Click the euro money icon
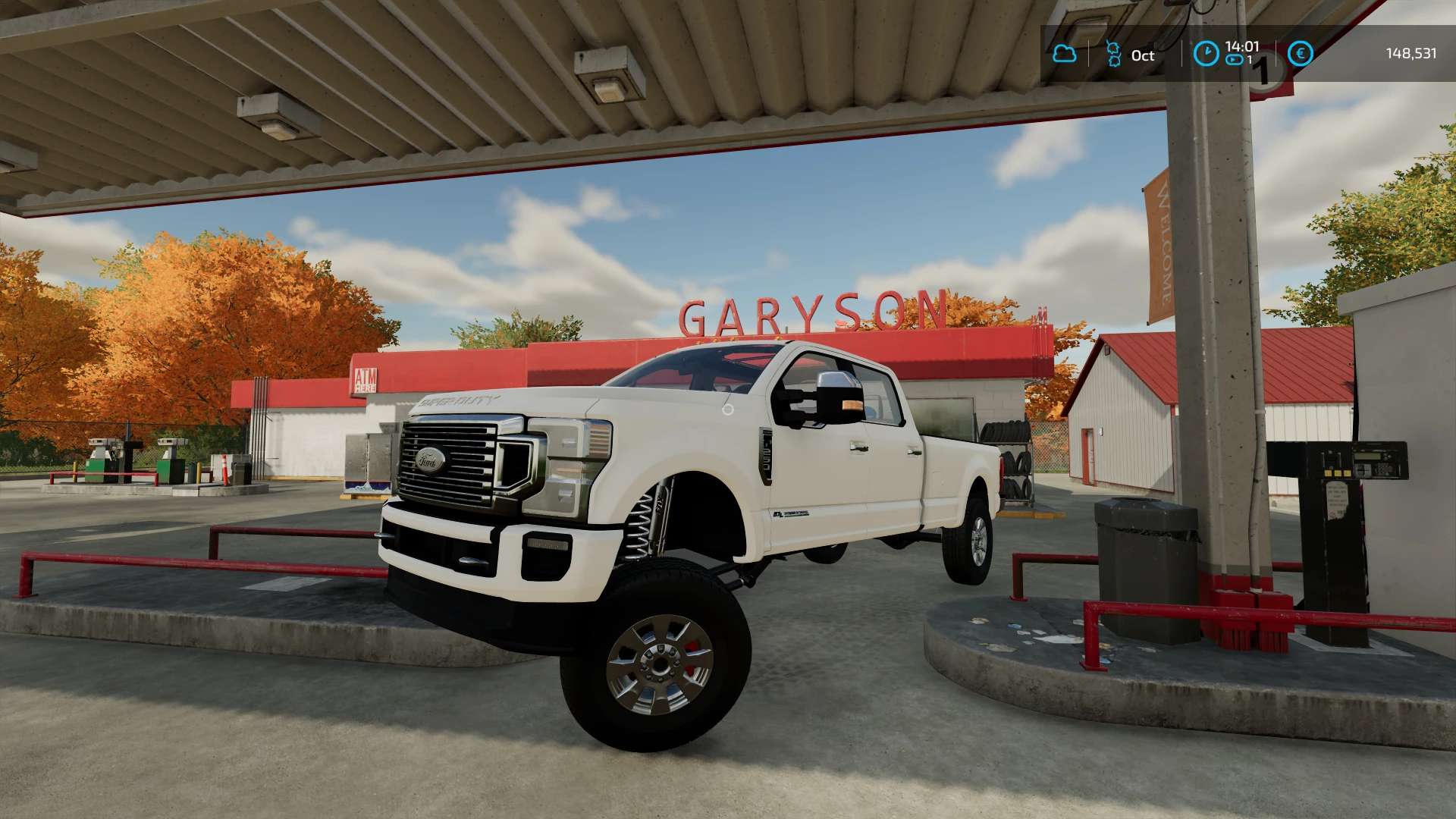The height and width of the screenshot is (819, 1456). click(x=1300, y=54)
